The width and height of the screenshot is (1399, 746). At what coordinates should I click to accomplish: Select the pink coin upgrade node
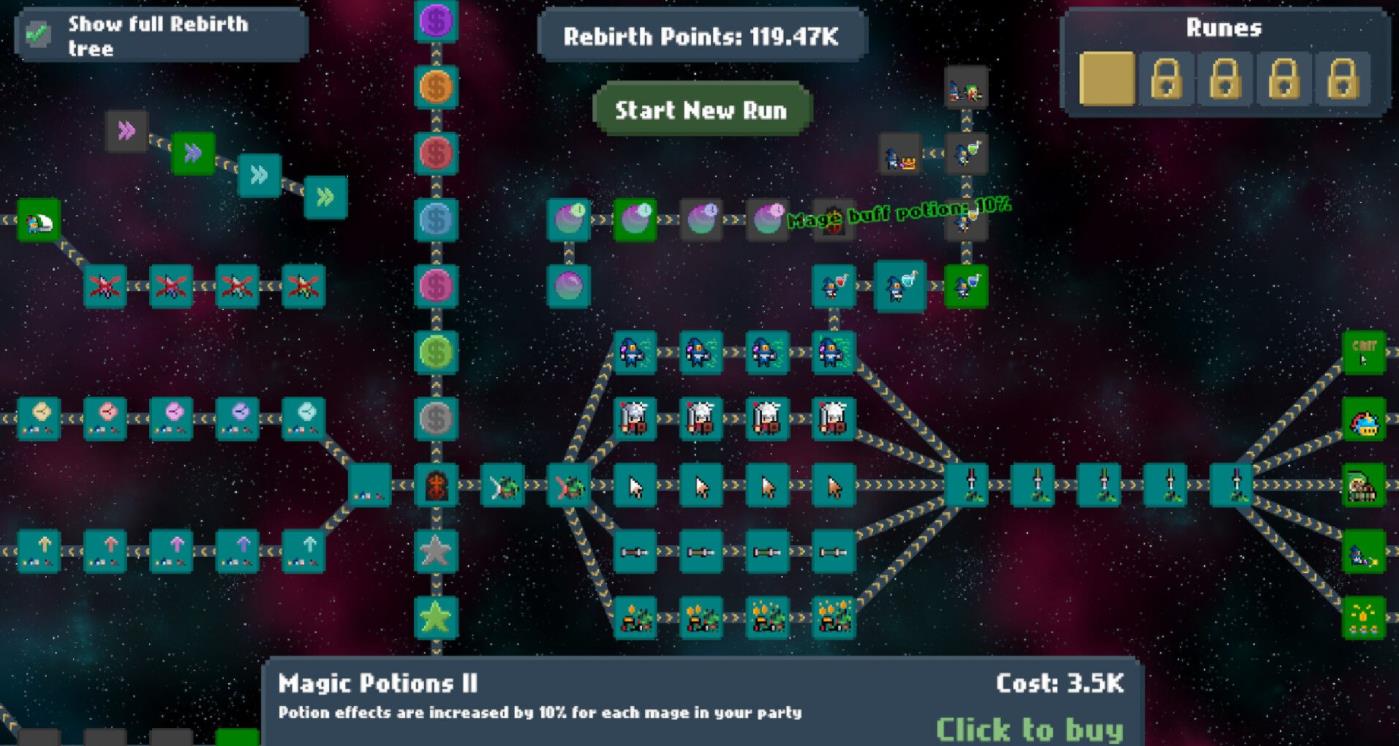pyautogui.click(x=436, y=286)
